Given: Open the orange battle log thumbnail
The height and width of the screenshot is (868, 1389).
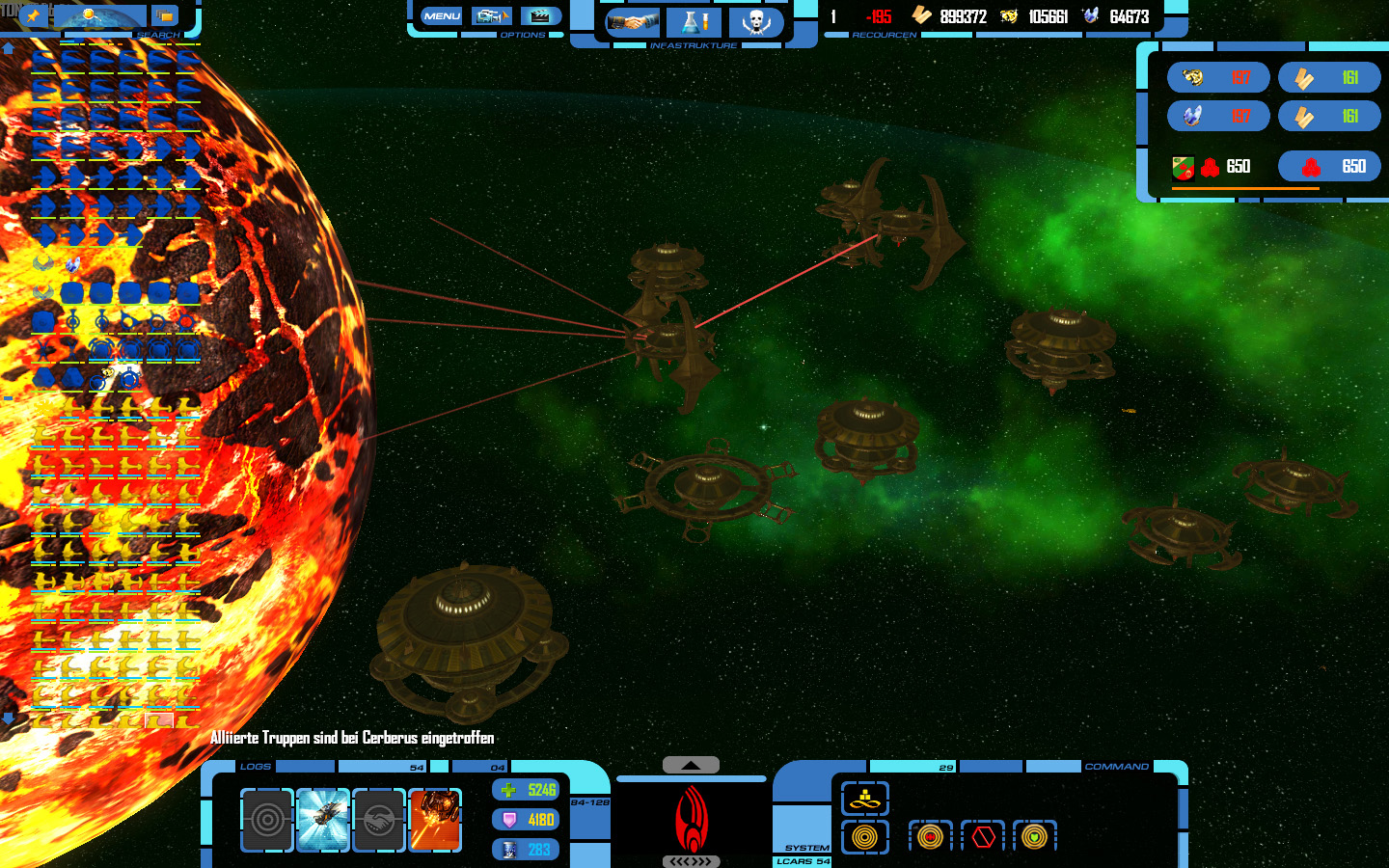Looking at the screenshot, I should [435, 820].
